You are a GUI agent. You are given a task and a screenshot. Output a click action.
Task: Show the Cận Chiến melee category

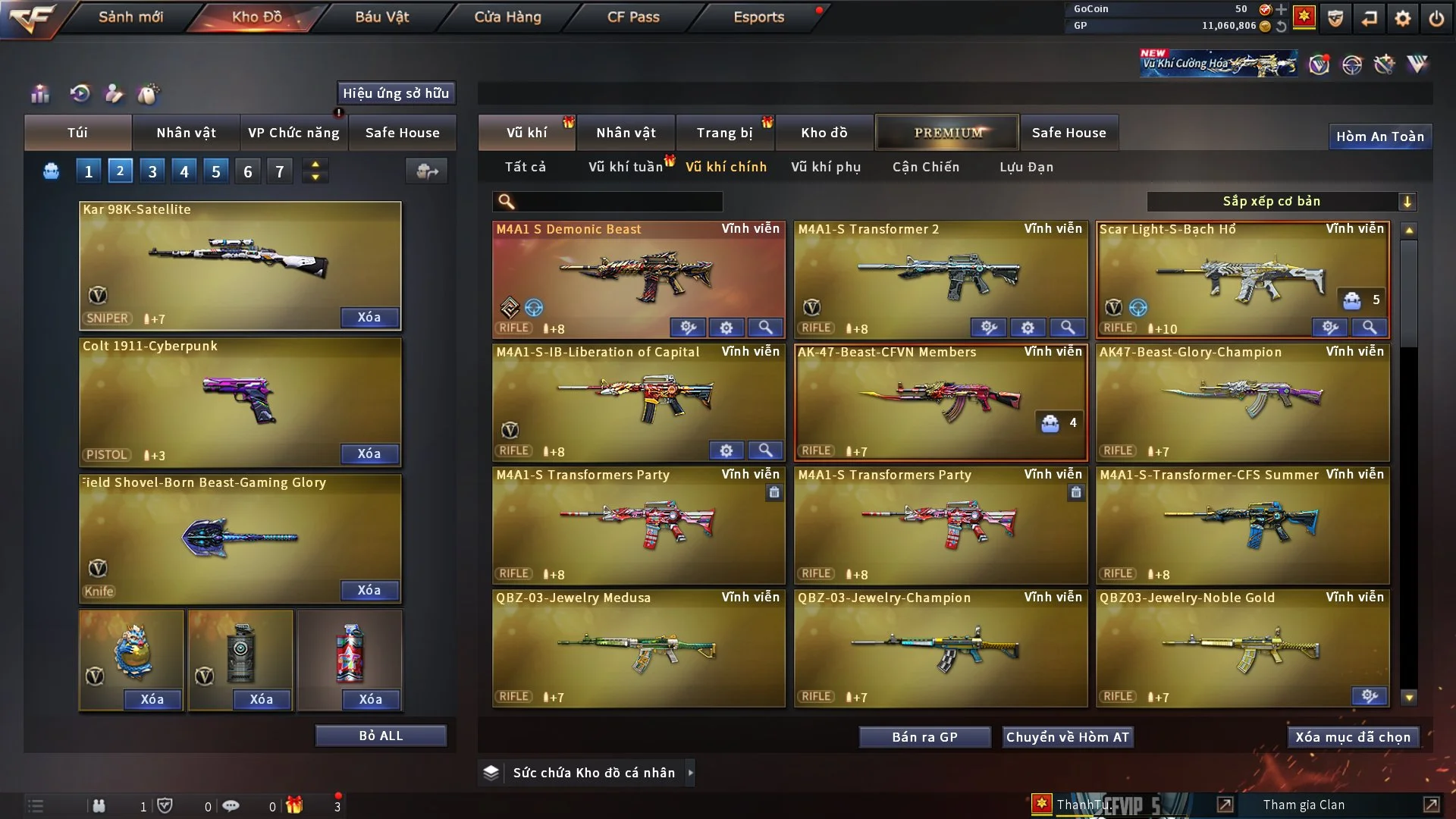pyautogui.click(x=926, y=167)
